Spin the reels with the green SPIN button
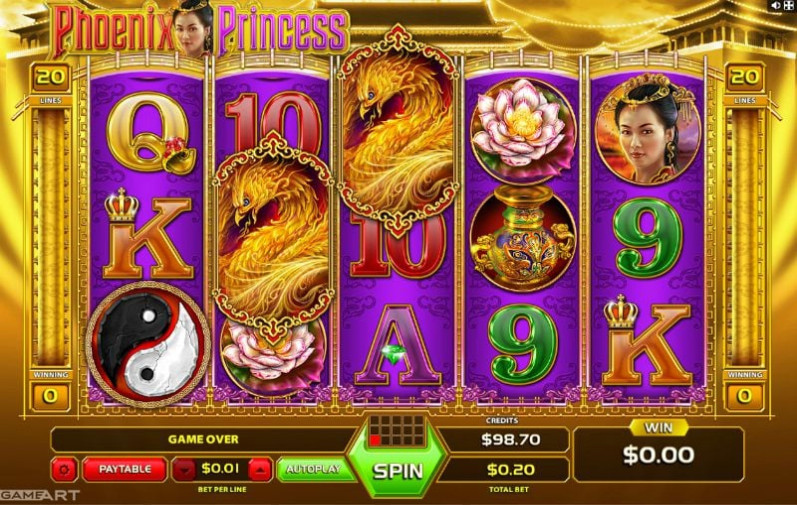Viewport: 797px width, 505px height. coord(398,470)
